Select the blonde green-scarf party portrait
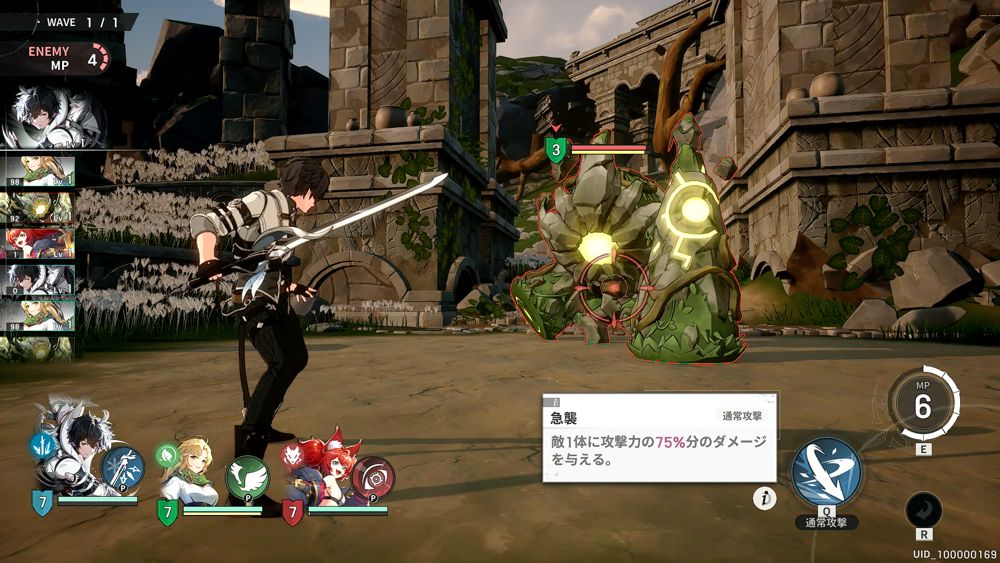1000x563 pixels. click(x=191, y=467)
